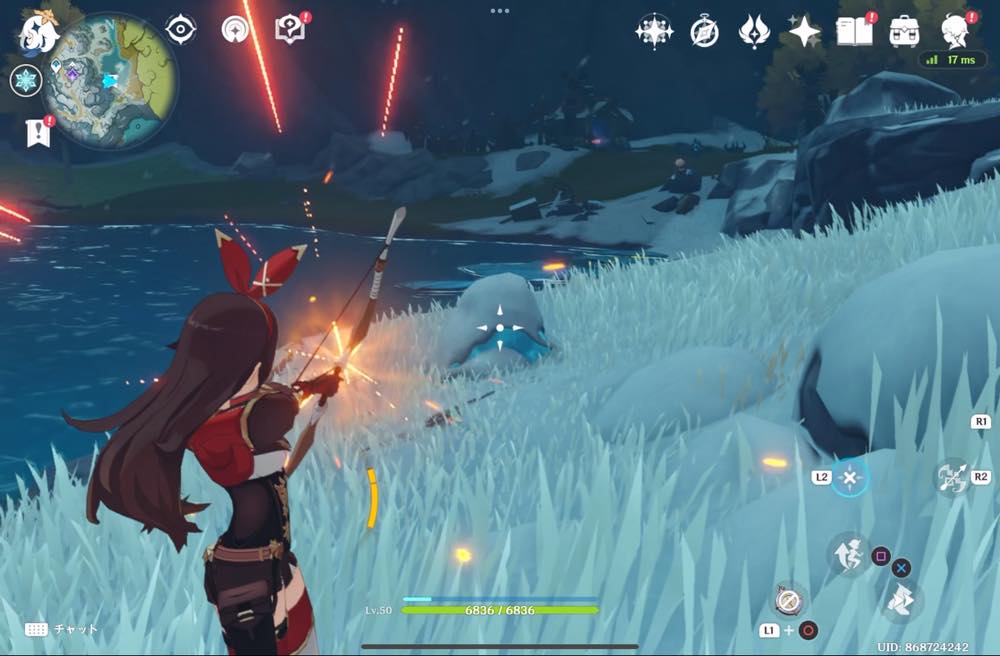Open the character profile head icon
The width and height of the screenshot is (1000, 656).
(x=956, y=32)
